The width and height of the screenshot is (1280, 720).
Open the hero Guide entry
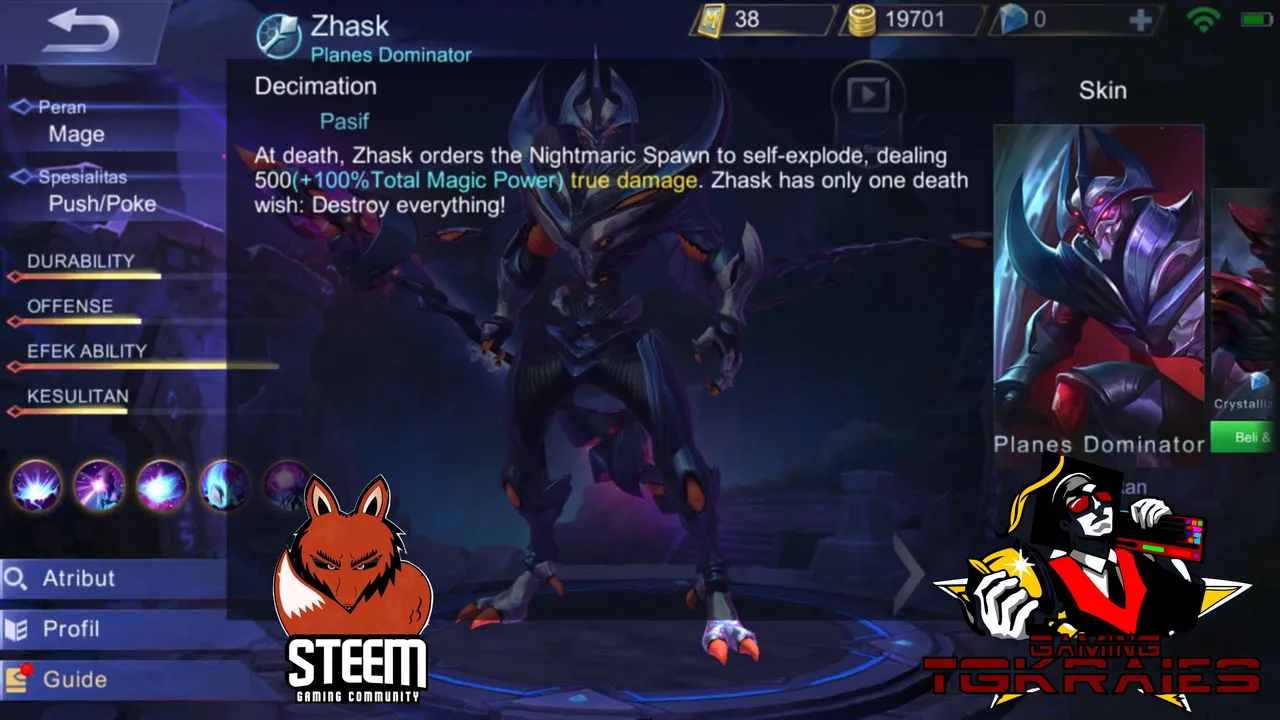(74, 680)
